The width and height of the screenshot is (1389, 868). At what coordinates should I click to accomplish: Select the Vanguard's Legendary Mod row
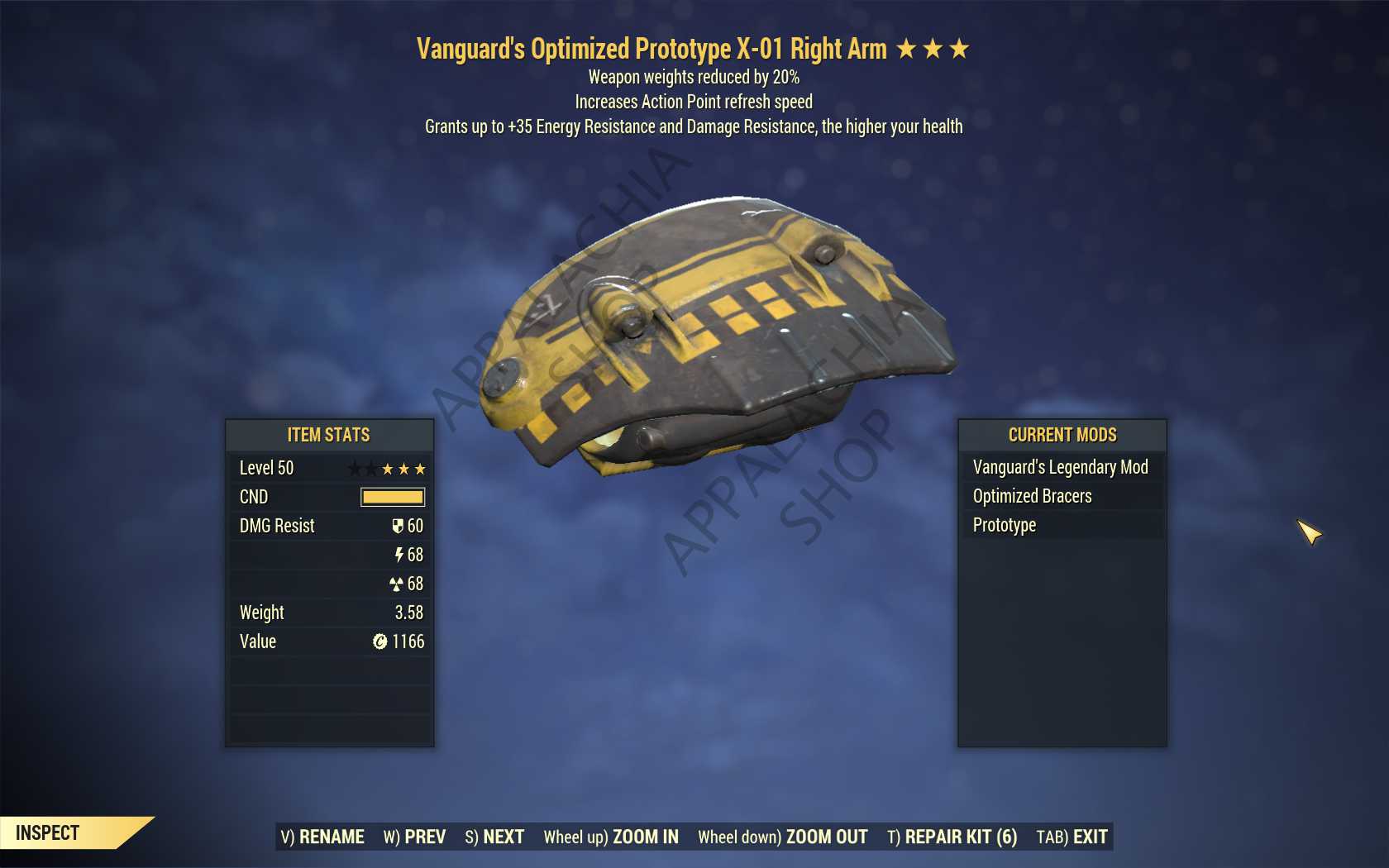click(1061, 467)
